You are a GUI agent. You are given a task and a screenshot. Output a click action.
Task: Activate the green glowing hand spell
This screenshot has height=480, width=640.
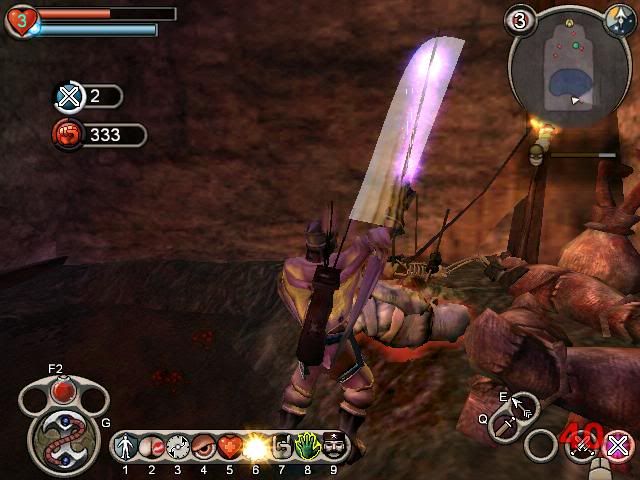(x=307, y=446)
